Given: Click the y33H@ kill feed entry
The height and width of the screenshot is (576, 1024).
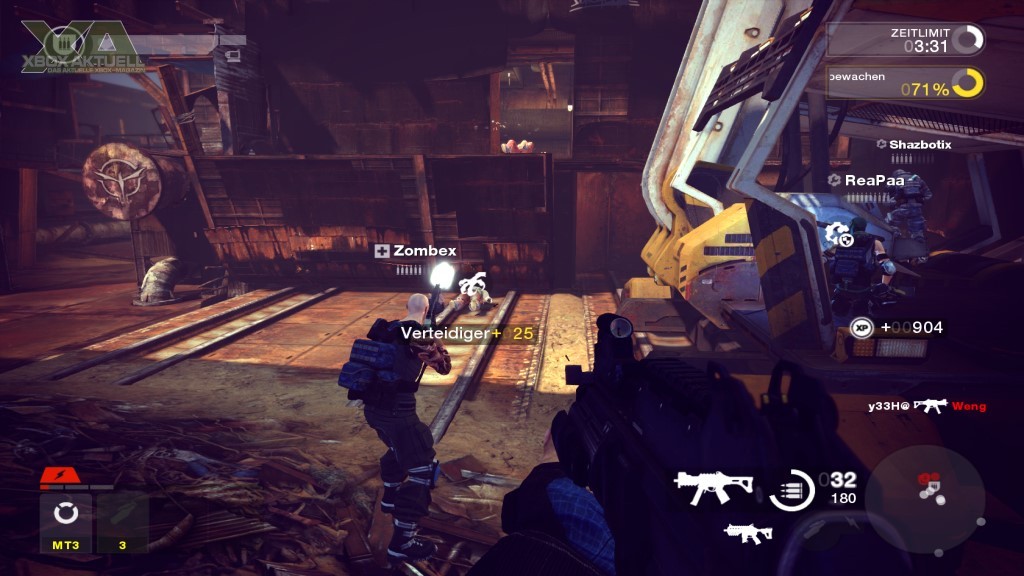Looking at the screenshot, I should (x=927, y=405).
